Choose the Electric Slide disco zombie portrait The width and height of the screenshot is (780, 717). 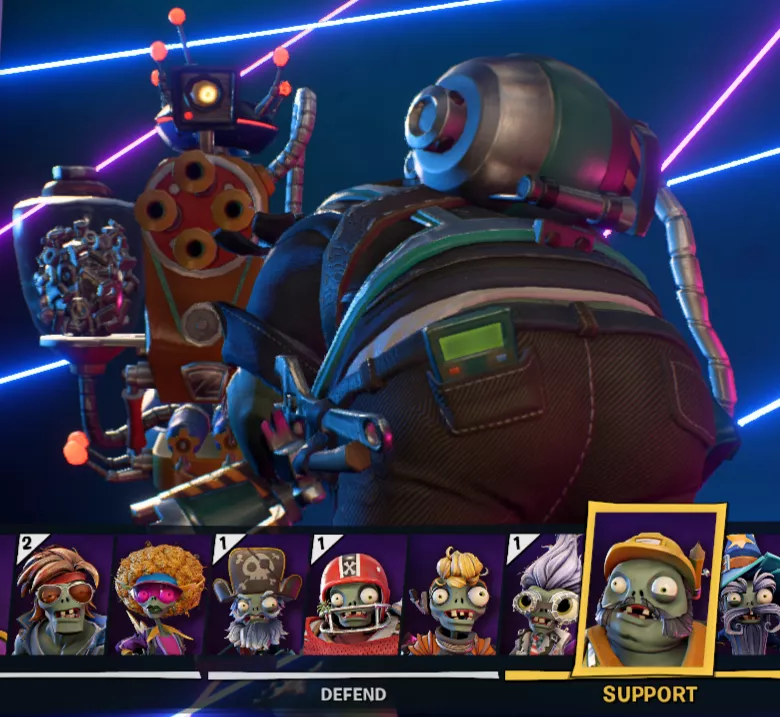click(x=158, y=594)
